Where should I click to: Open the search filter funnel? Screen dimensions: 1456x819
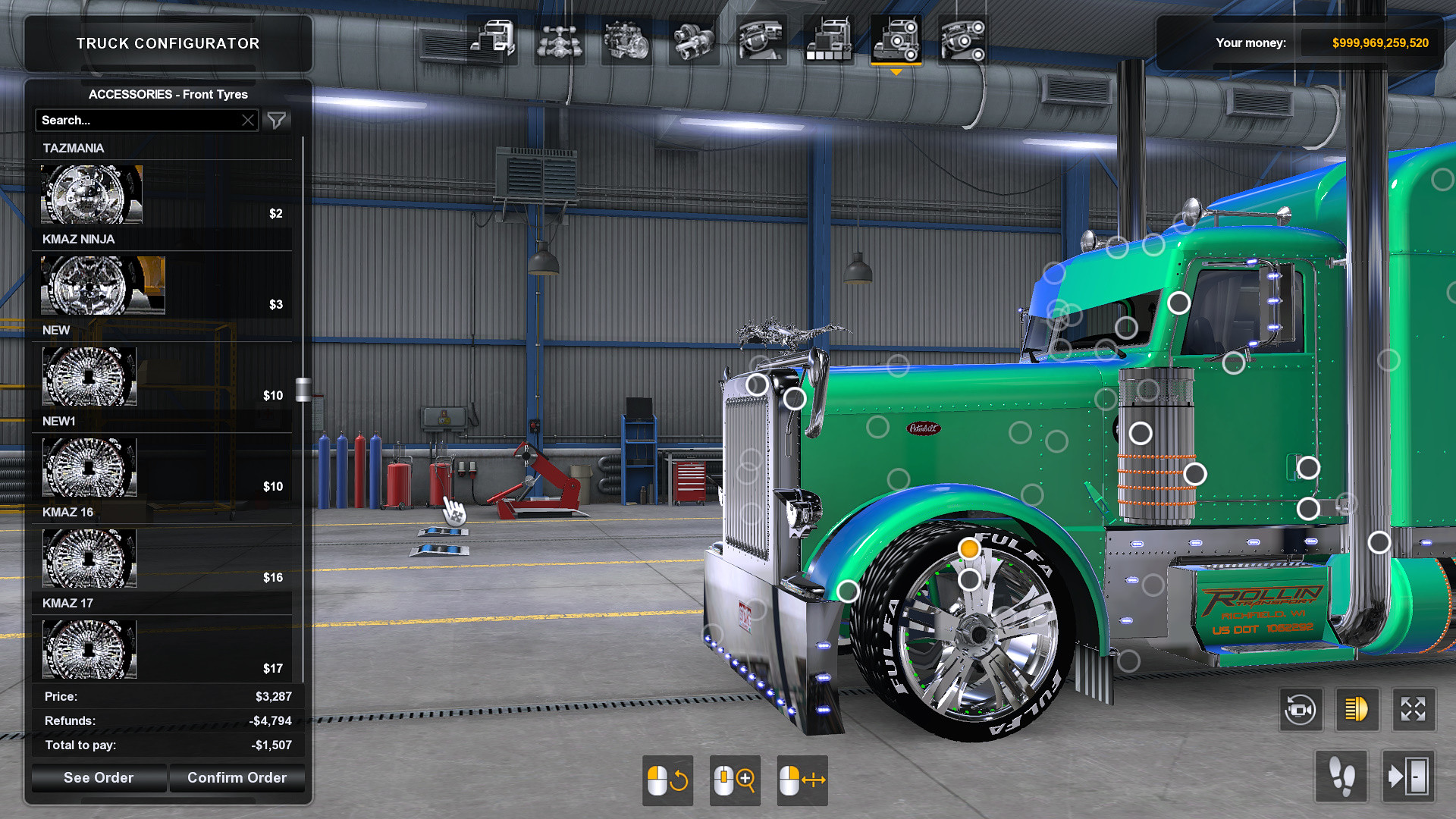[x=277, y=120]
